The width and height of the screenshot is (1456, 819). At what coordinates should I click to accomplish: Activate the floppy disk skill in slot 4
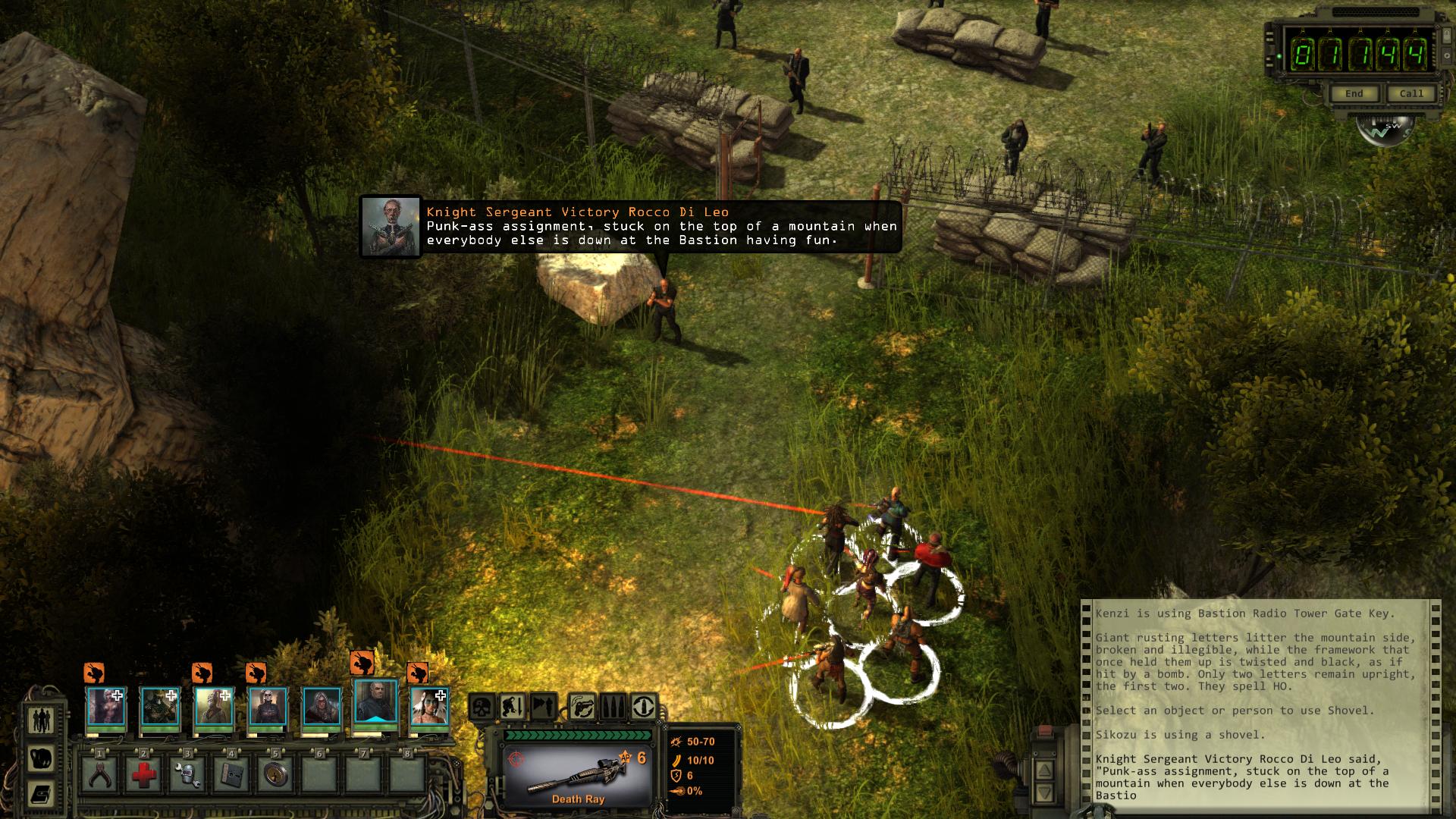coord(231,775)
